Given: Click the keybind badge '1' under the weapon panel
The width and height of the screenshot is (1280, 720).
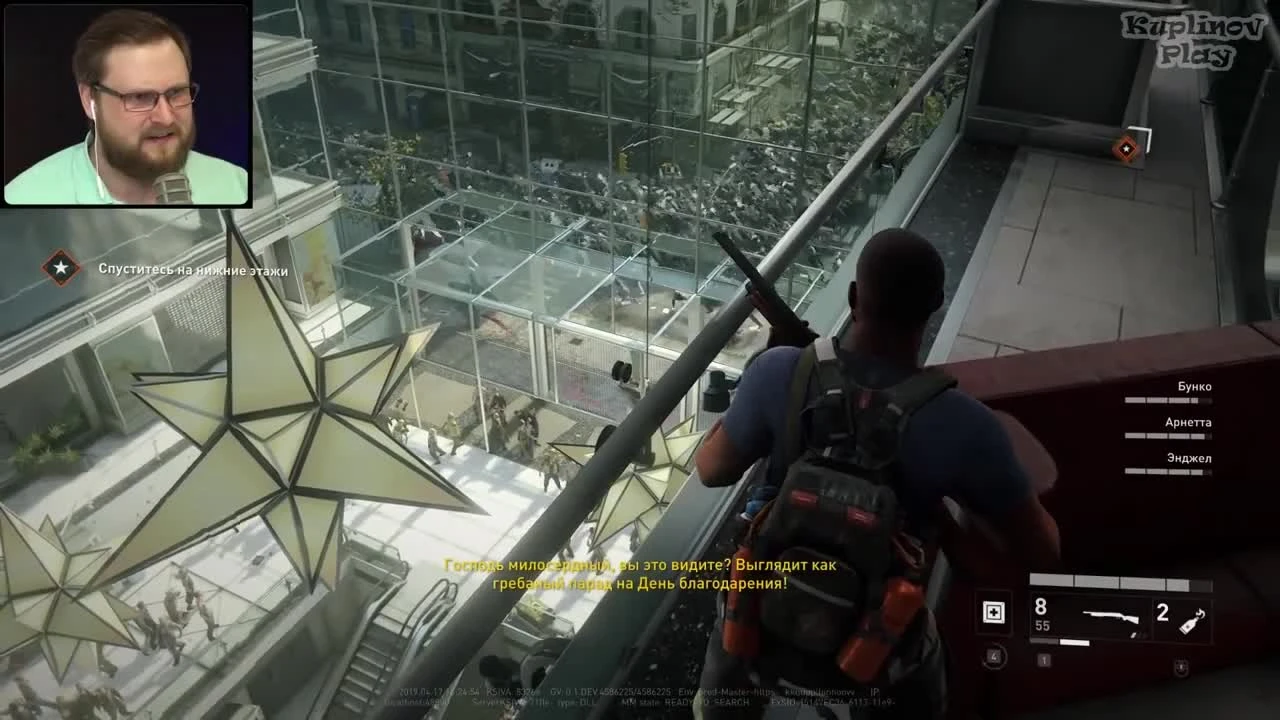Looking at the screenshot, I should coord(1043,660).
